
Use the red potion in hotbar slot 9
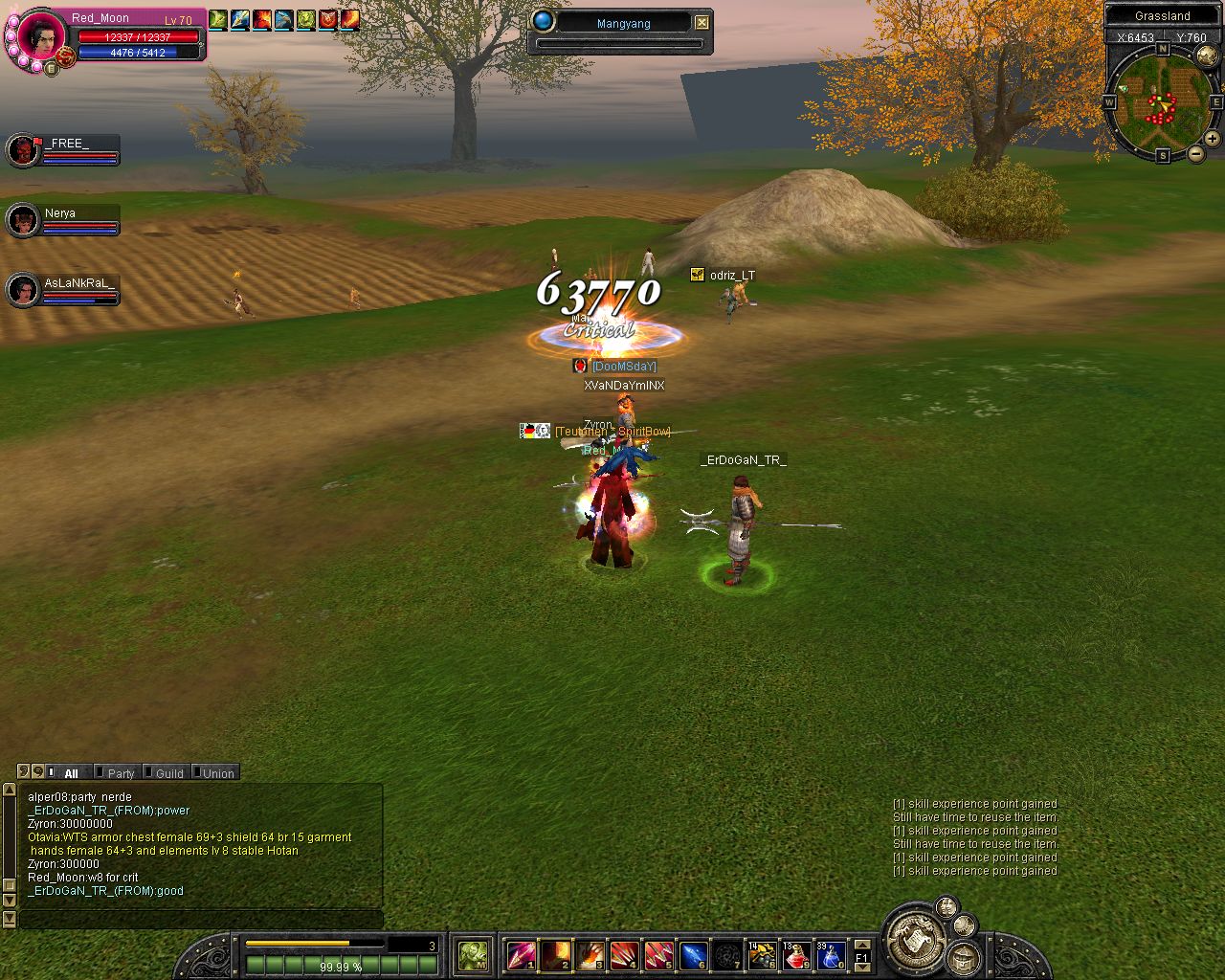click(796, 955)
